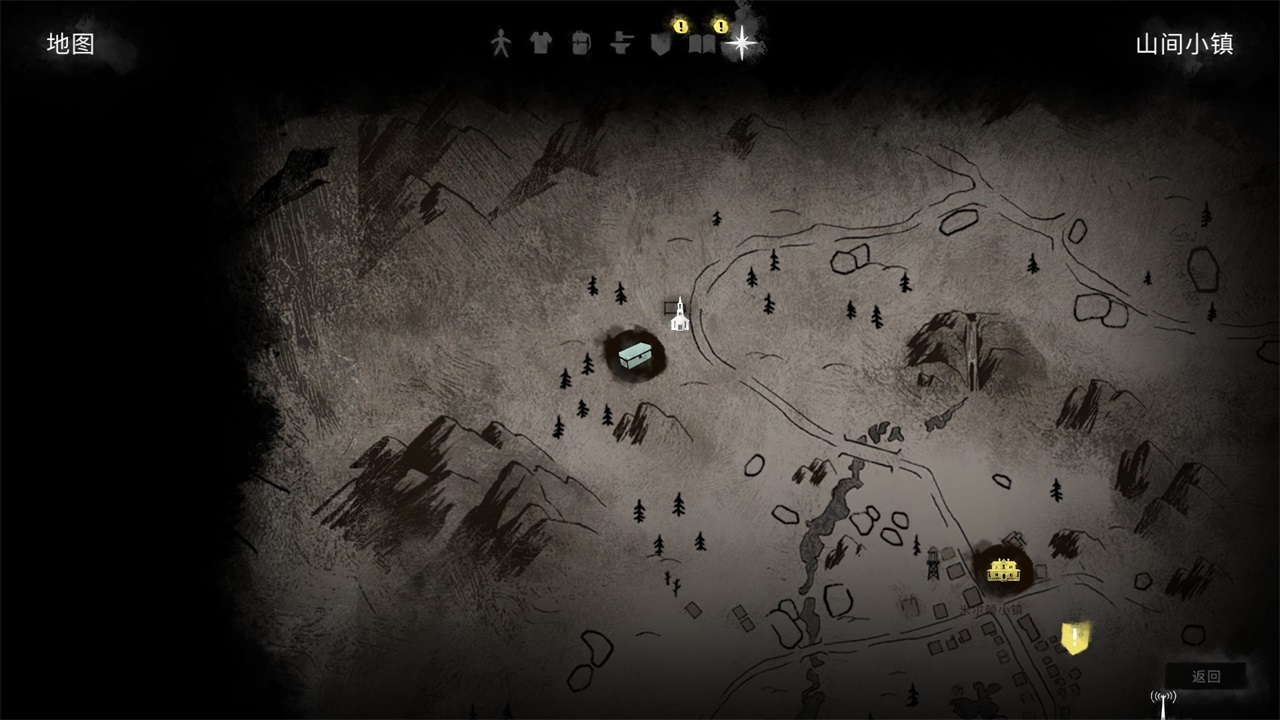Click the 返回 back button
Viewport: 1280px width, 720px height.
click(x=1206, y=676)
